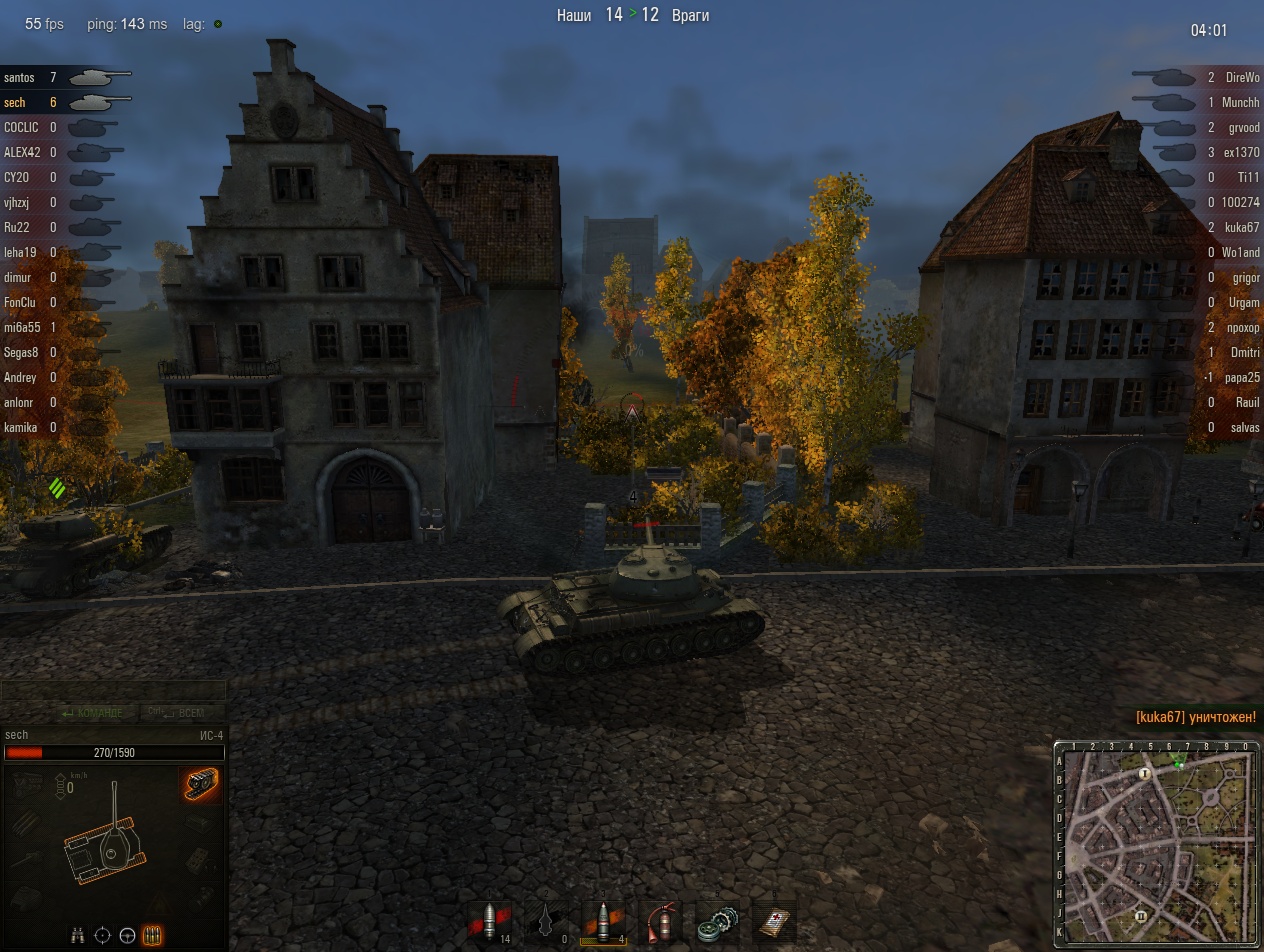Send chat message to team via КОМАНДЕ
This screenshot has height=952, width=1264.
point(92,713)
